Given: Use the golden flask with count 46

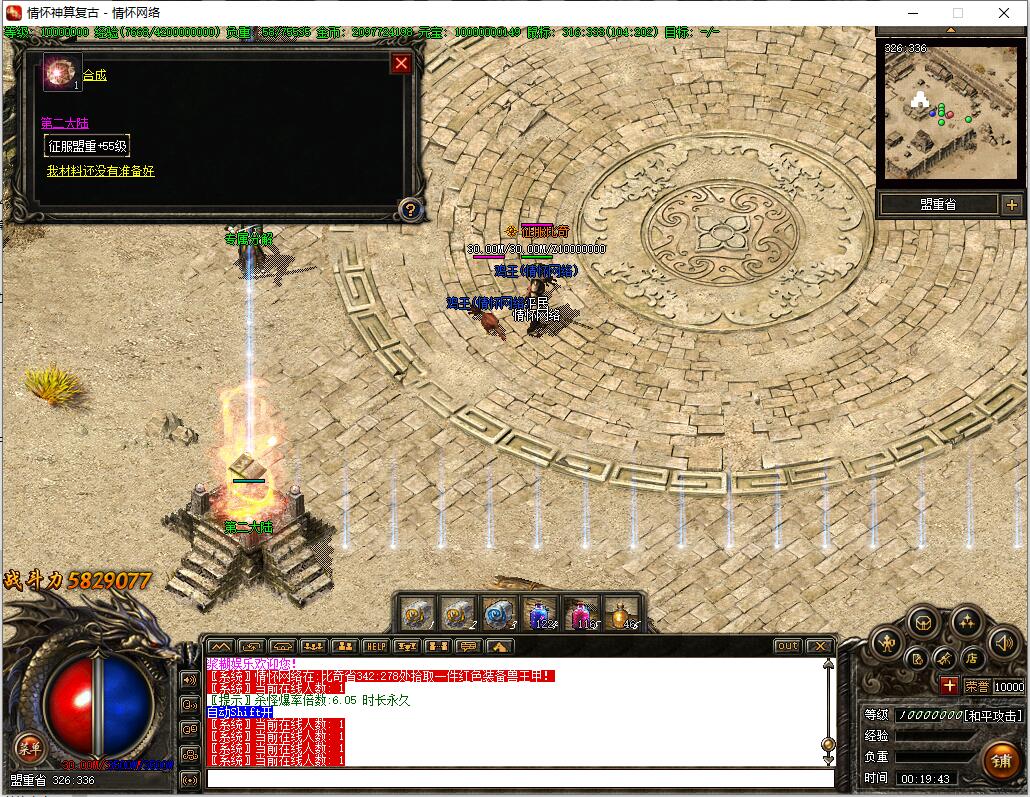Looking at the screenshot, I should pos(621,613).
